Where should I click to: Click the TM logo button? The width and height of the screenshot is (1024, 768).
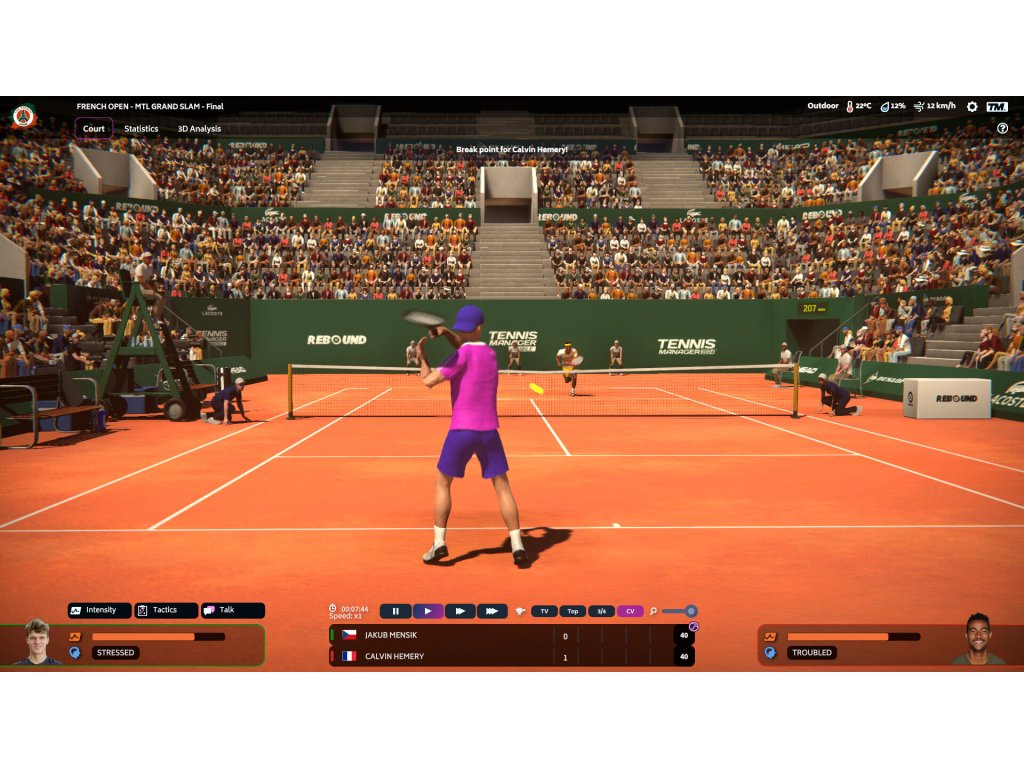[997, 106]
